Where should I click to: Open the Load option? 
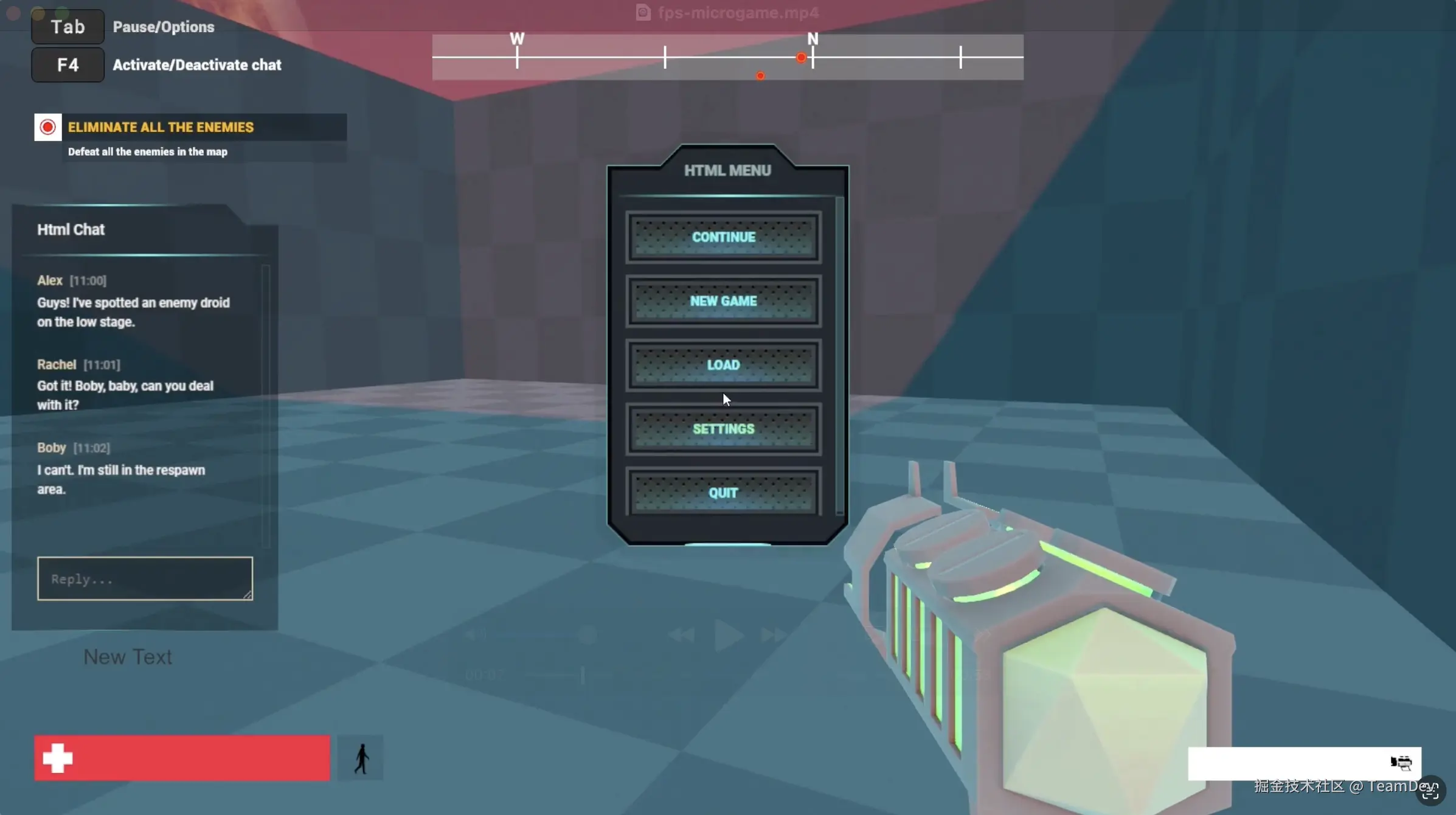723,364
